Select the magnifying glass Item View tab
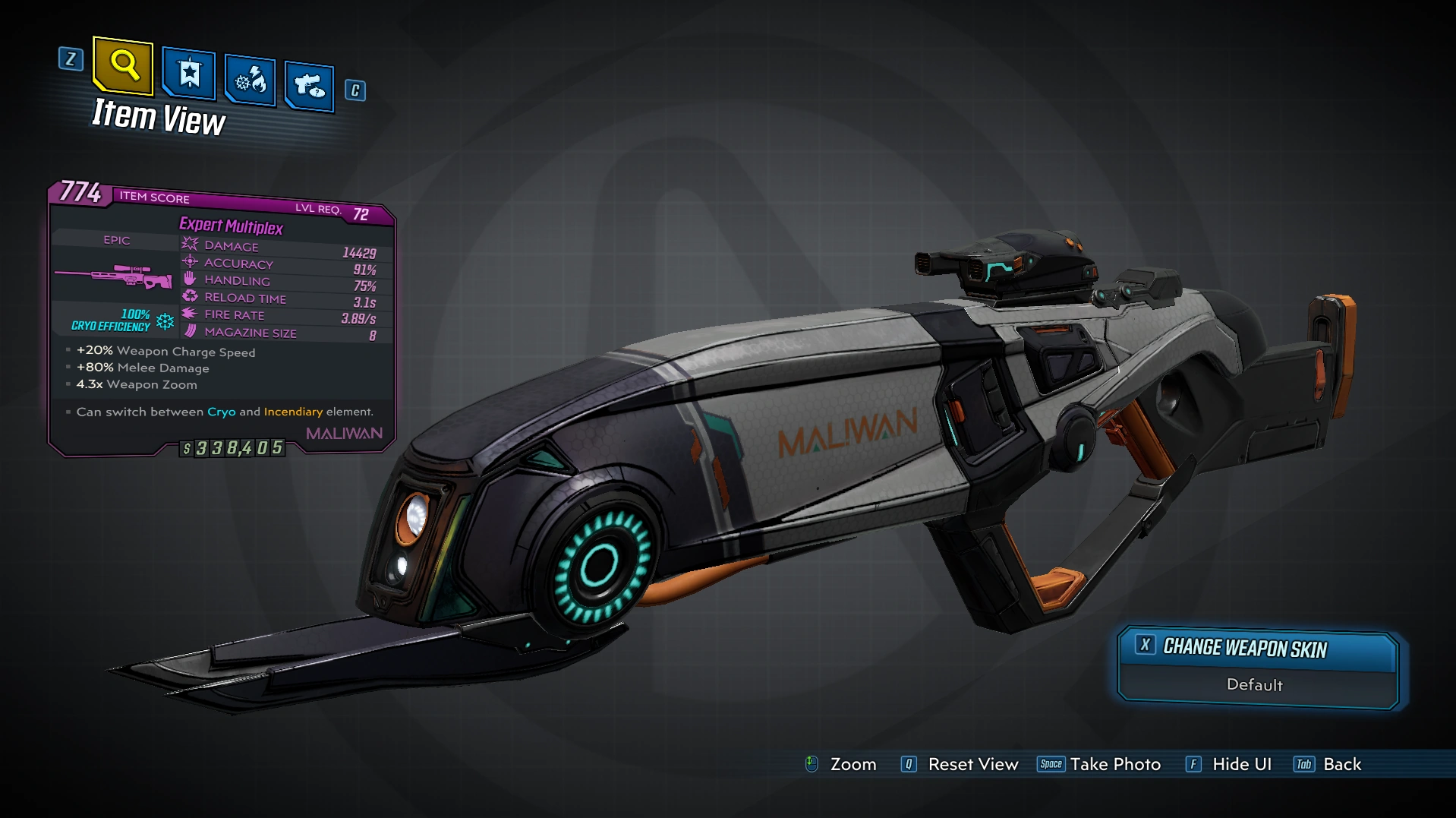Screen dimensions: 1456x818 pos(123,65)
